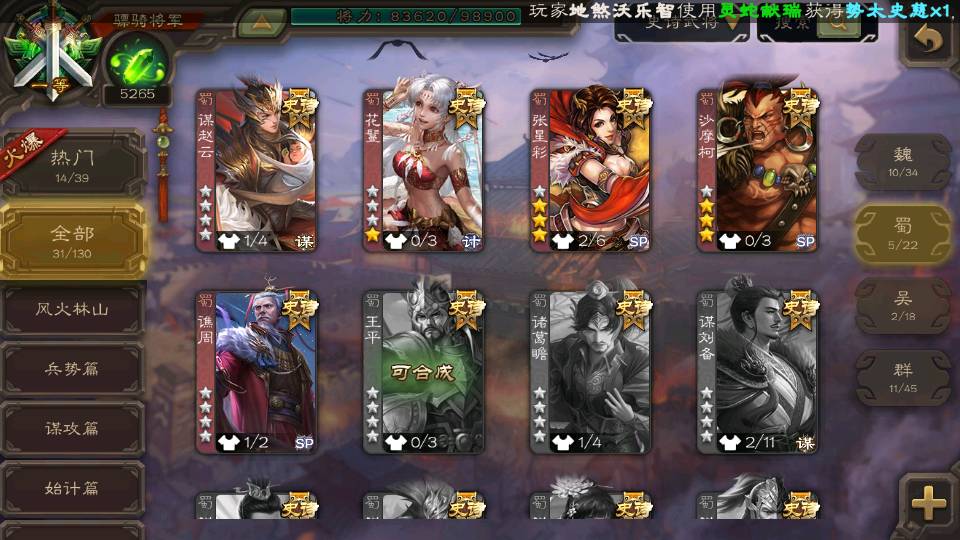
Task: Open the 王平 card marked 可合成
Action: (x=423, y=372)
